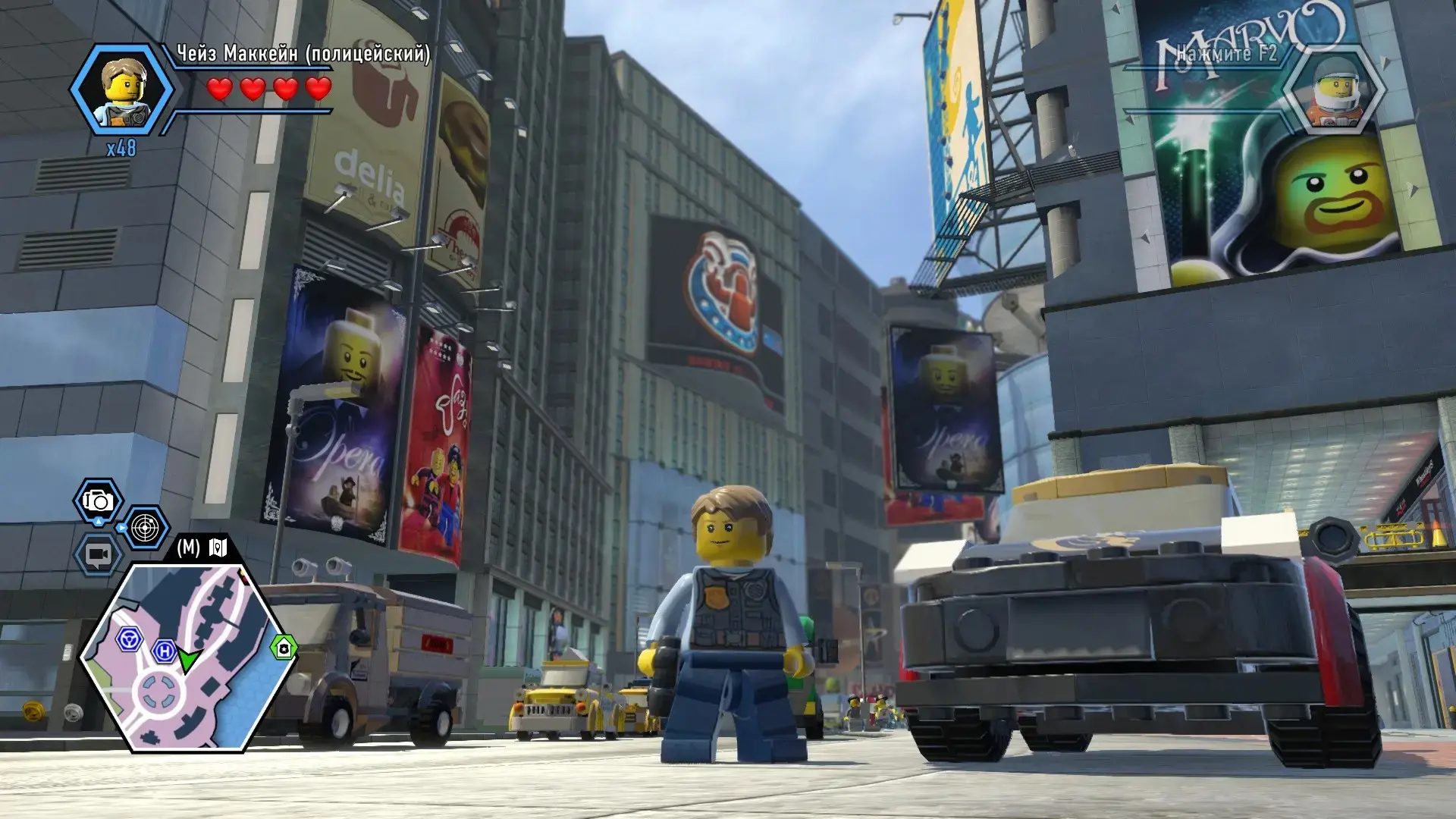Screen dimensions: 1456x819
Task: Select the photo camera mode icon
Action: point(97,500)
